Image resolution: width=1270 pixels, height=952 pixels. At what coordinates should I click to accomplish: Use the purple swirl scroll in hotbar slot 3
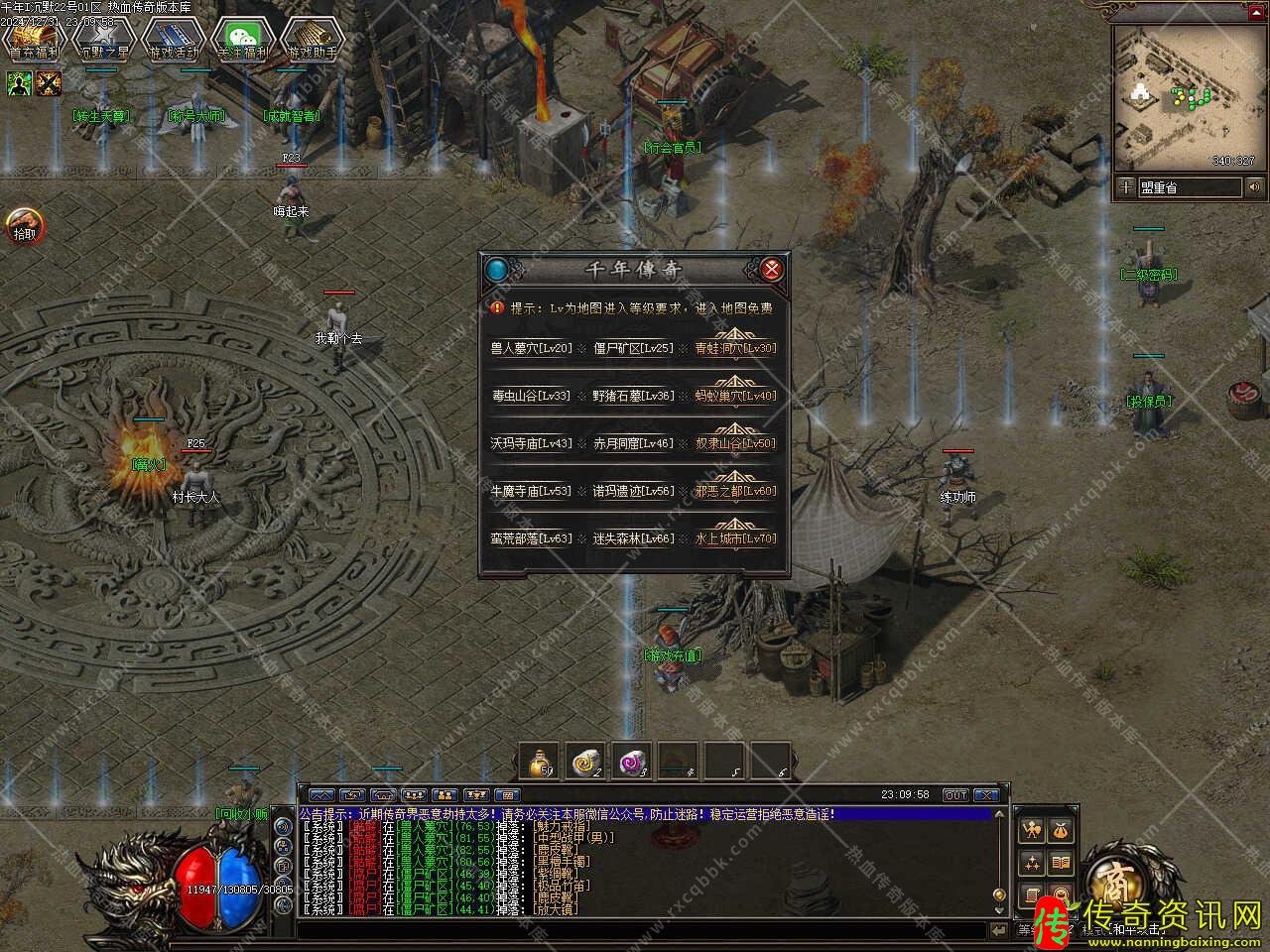pyautogui.click(x=631, y=762)
